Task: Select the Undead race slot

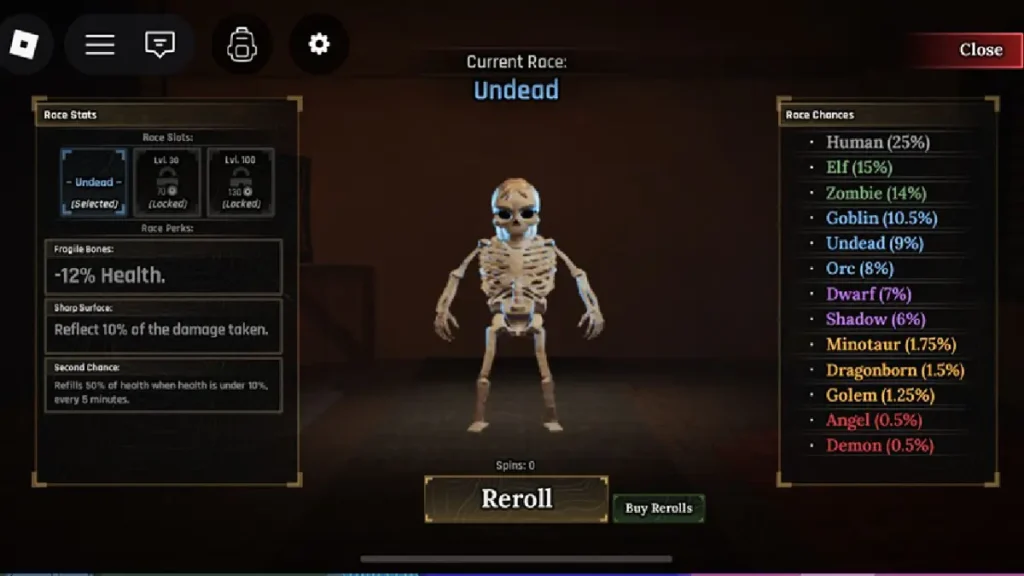Action: point(94,182)
